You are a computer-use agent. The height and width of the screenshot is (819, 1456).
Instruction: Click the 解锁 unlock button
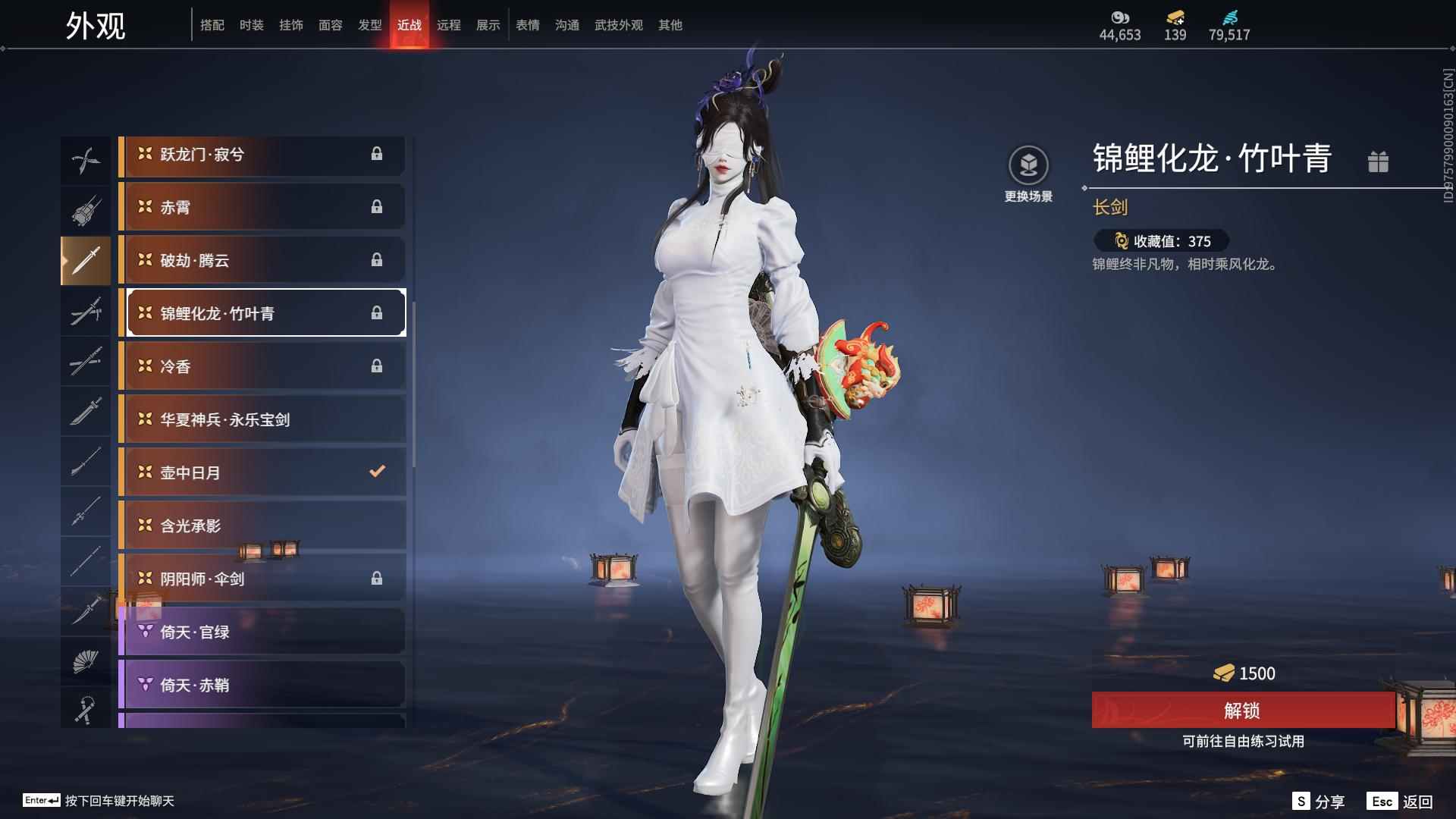pyautogui.click(x=1242, y=711)
